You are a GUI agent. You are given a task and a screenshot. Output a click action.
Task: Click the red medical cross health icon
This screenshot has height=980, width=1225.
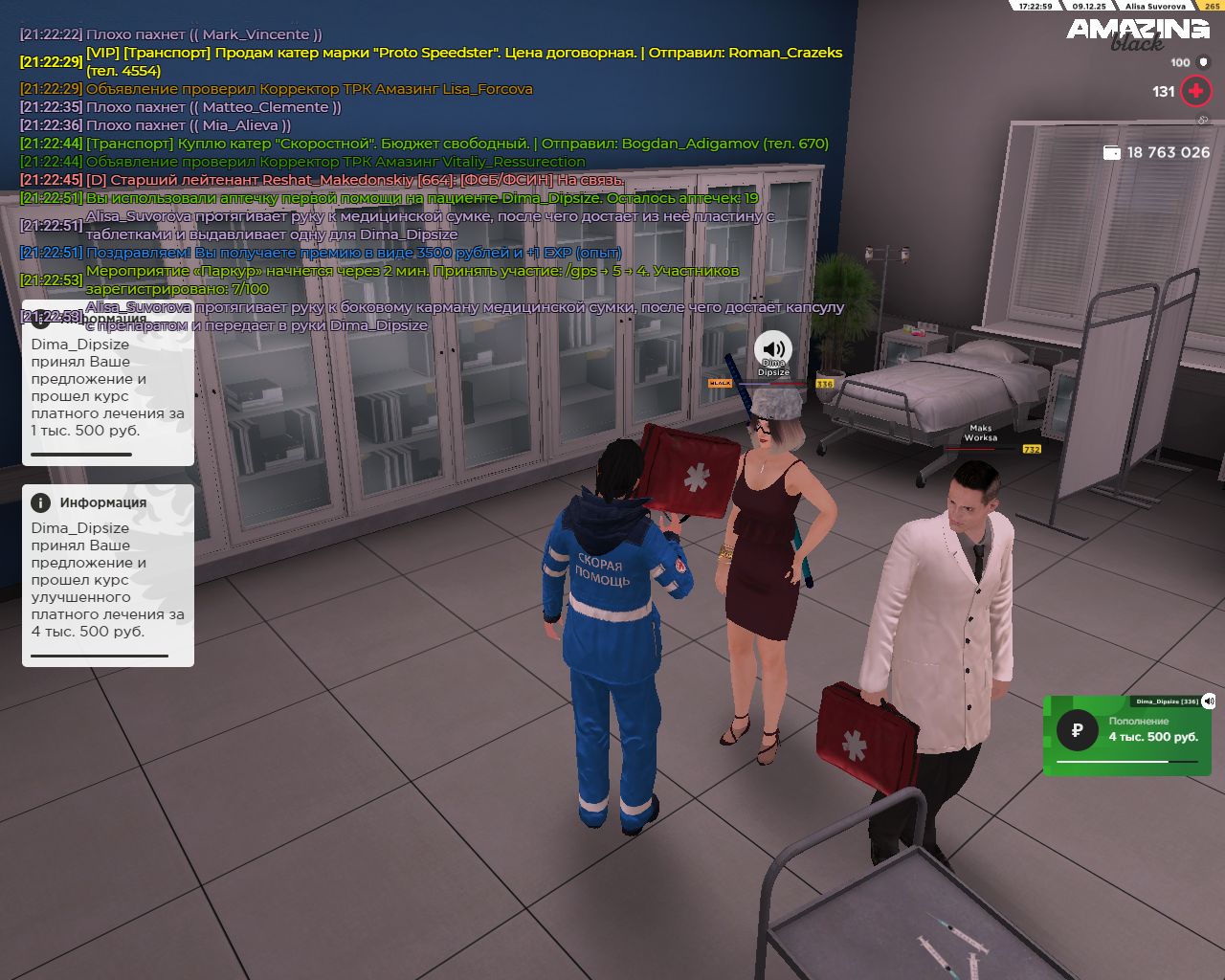coord(1195,91)
